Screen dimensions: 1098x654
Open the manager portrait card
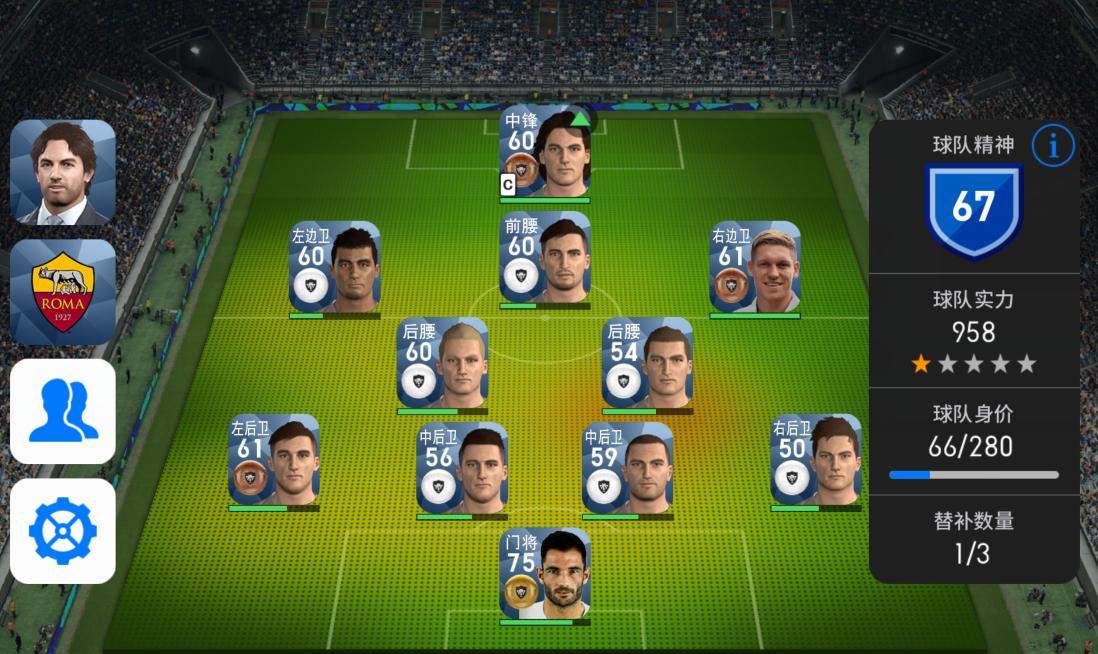pos(63,172)
